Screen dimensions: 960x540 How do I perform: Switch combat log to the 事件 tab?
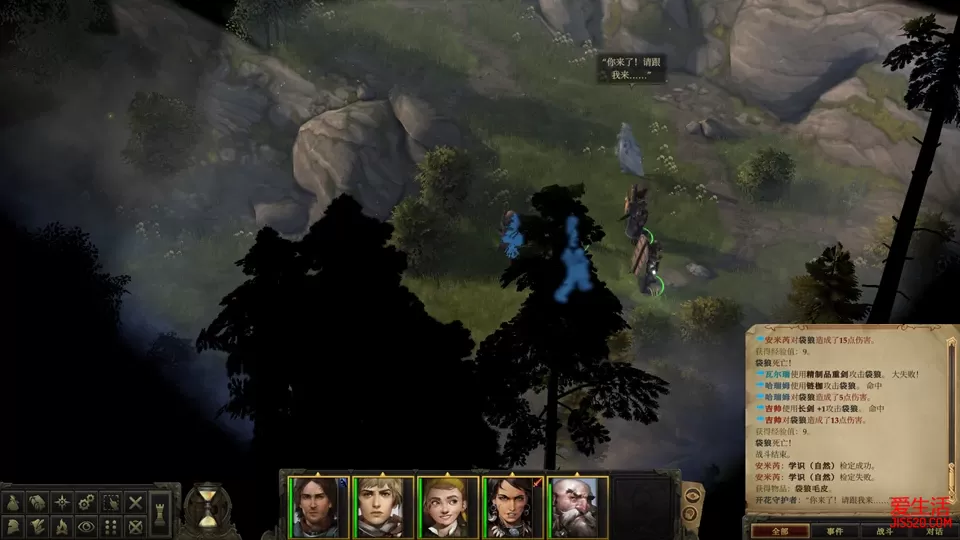(x=834, y=531)
